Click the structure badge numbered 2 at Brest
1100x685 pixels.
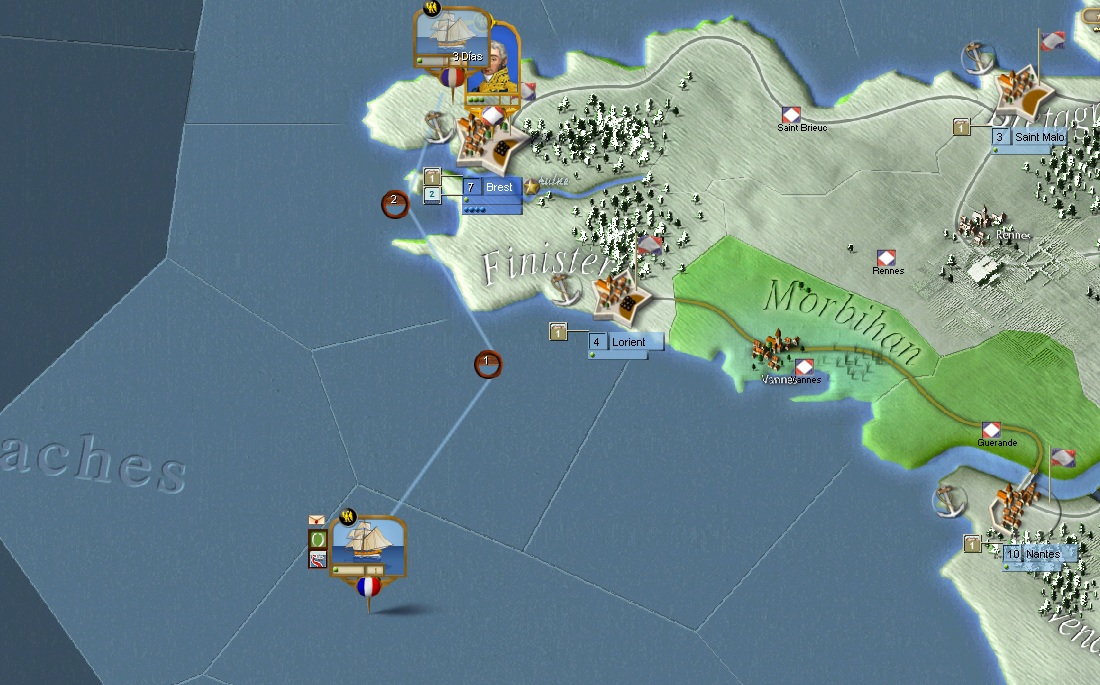[x=432, y=195]
